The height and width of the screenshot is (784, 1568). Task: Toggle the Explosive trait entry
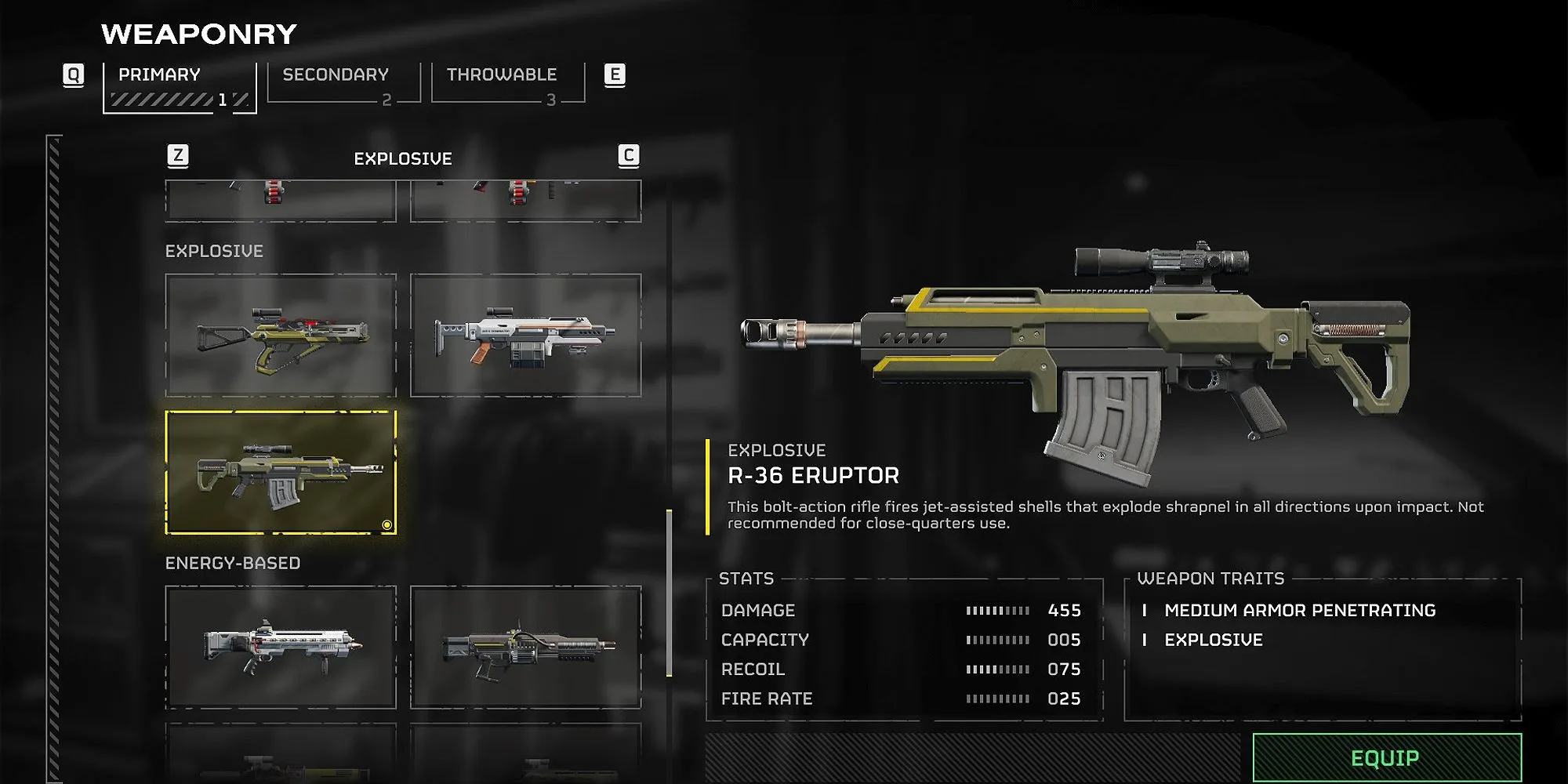(1214, 640)
